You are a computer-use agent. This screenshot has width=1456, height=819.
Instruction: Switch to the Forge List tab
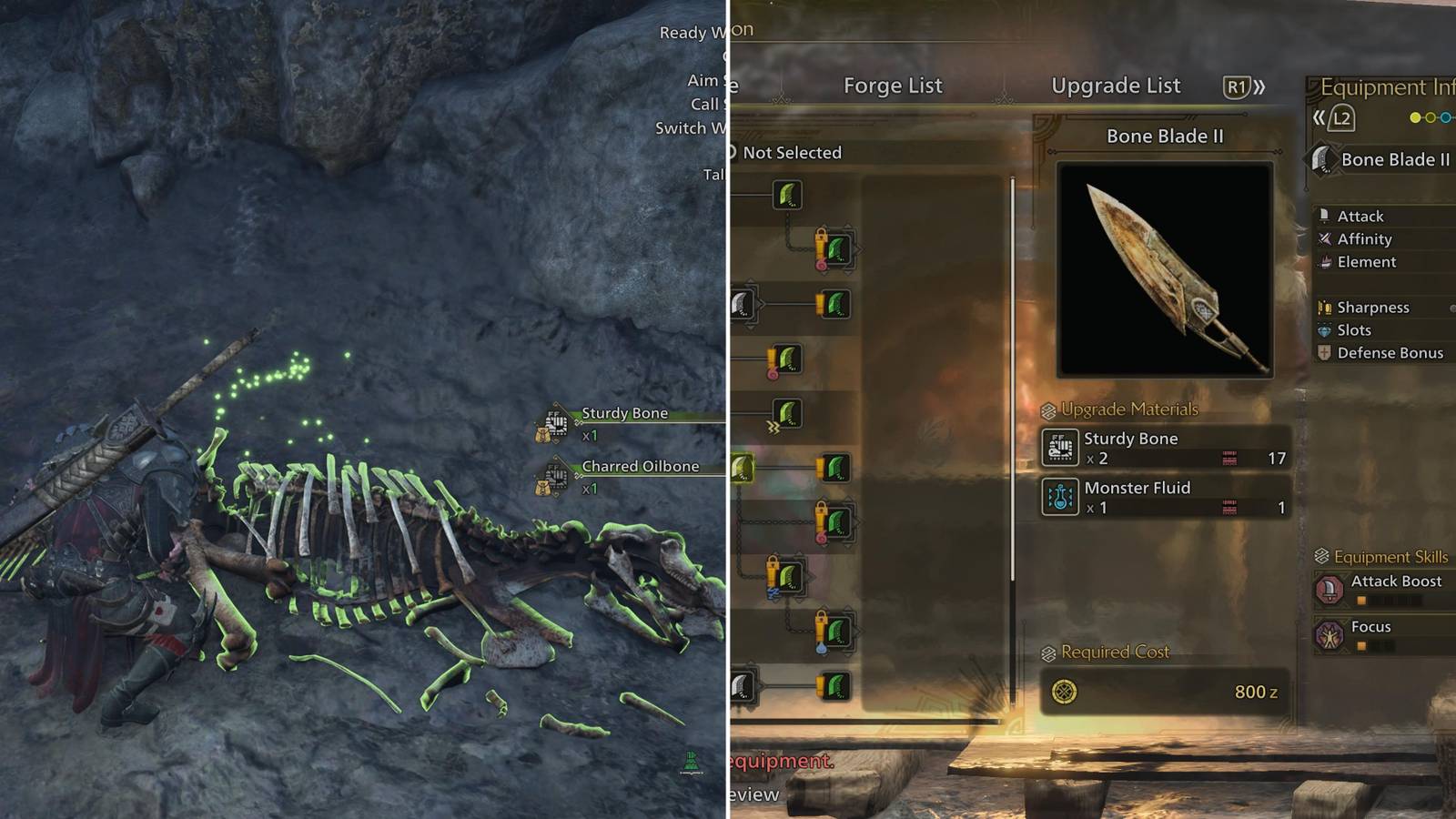pos(894,86)
